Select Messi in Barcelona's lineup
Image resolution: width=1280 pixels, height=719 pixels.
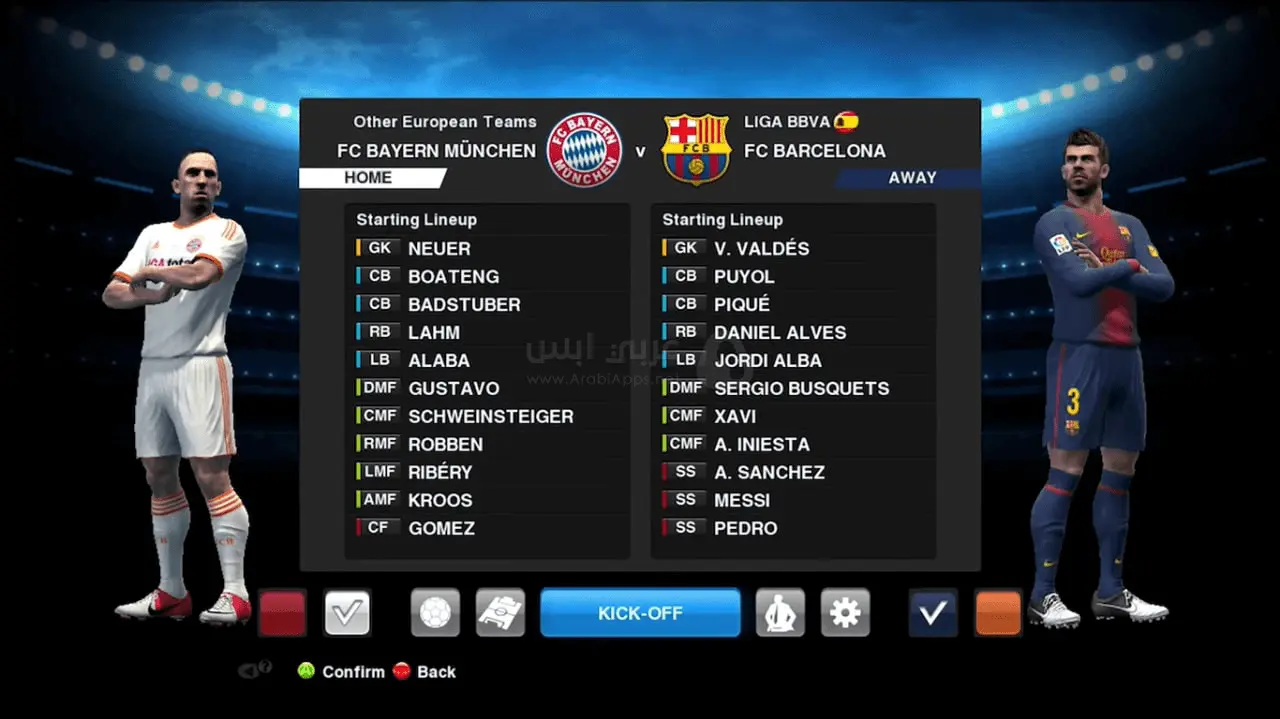coord(742,500)
